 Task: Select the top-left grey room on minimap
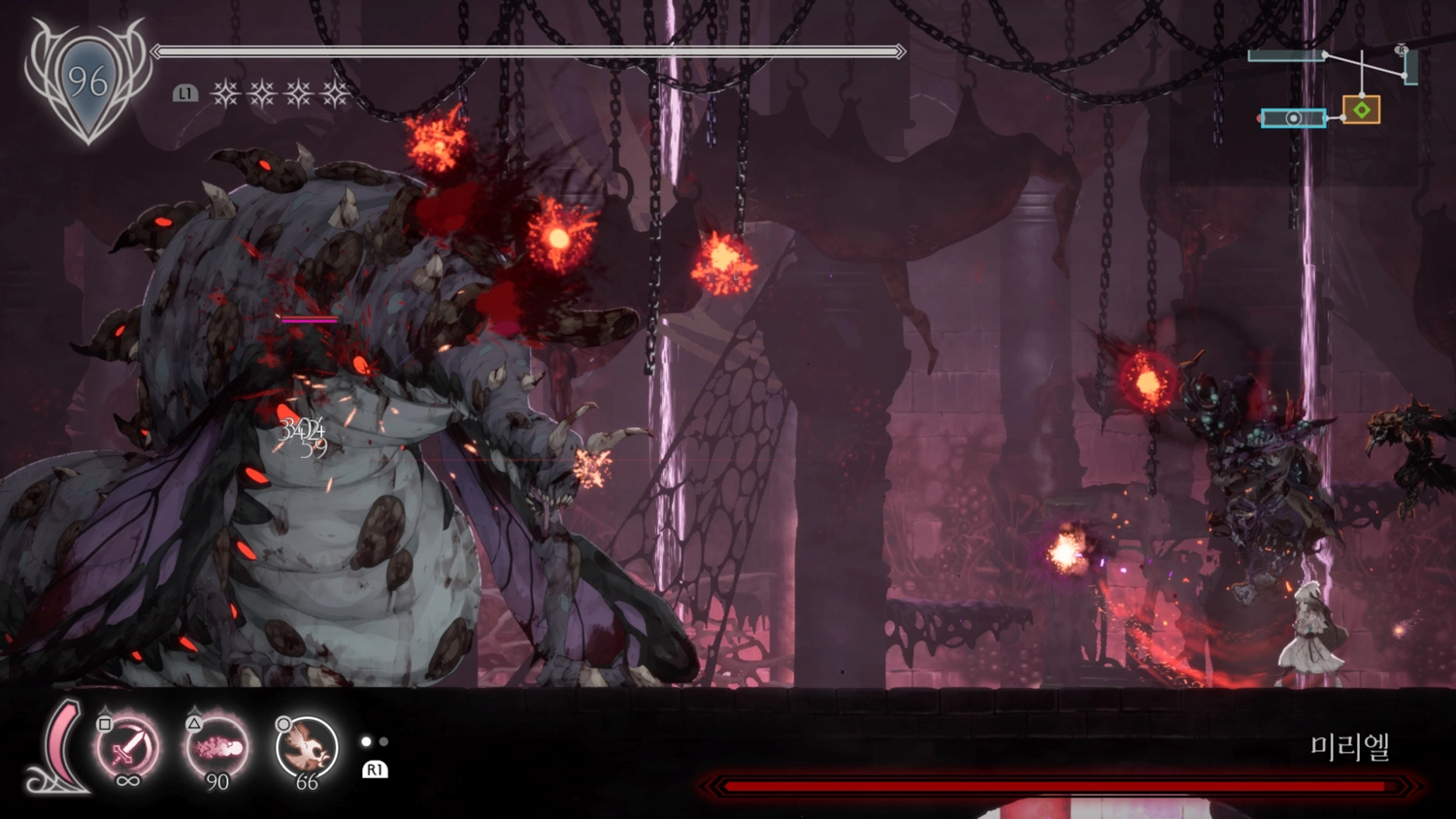1285,55
